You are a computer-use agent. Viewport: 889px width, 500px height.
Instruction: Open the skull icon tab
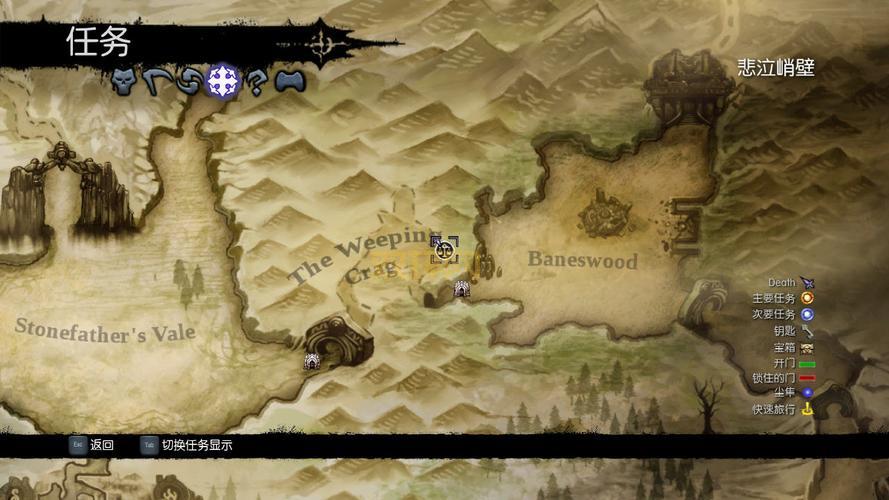click(x=123, y=81)
